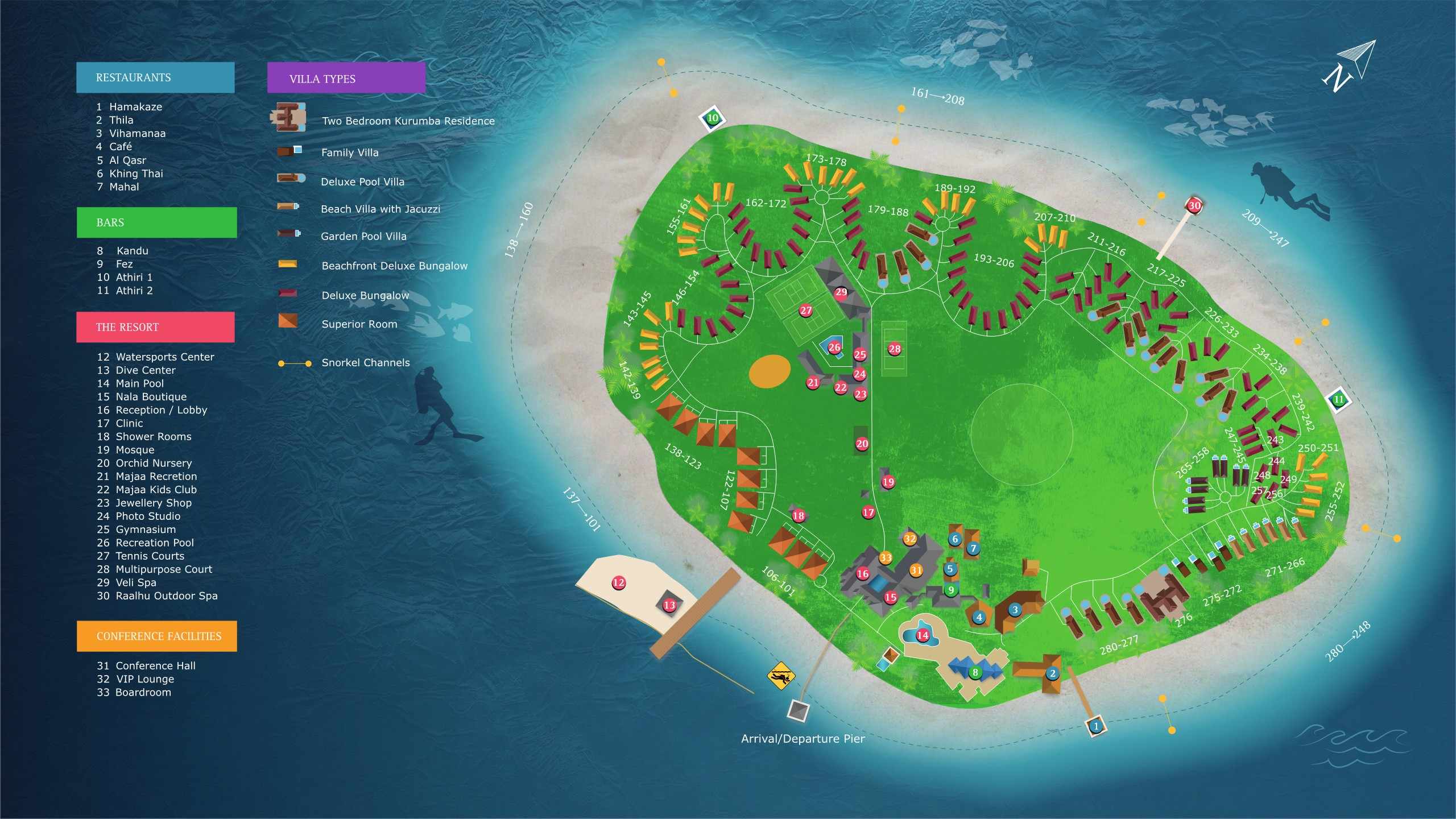The width and height of the screenshot is (1456, 819).
Task: Select the Restaurants legend header
Action: (155, 77)
